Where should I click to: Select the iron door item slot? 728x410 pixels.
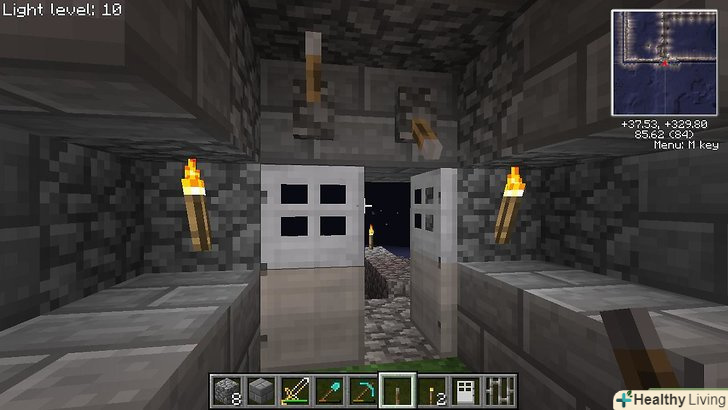point(467,390)
